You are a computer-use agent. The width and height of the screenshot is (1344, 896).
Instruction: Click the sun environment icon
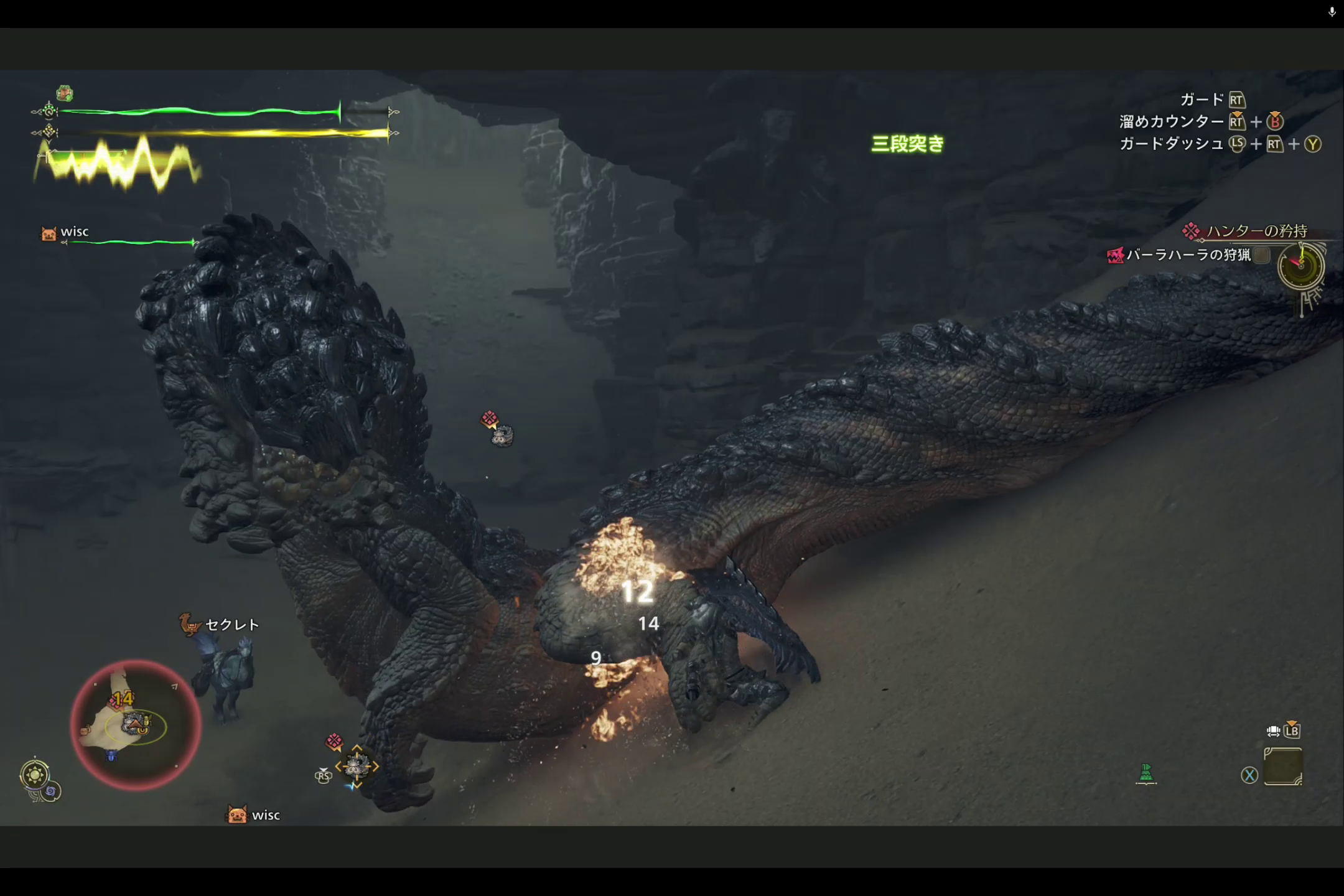click(34, 775)
